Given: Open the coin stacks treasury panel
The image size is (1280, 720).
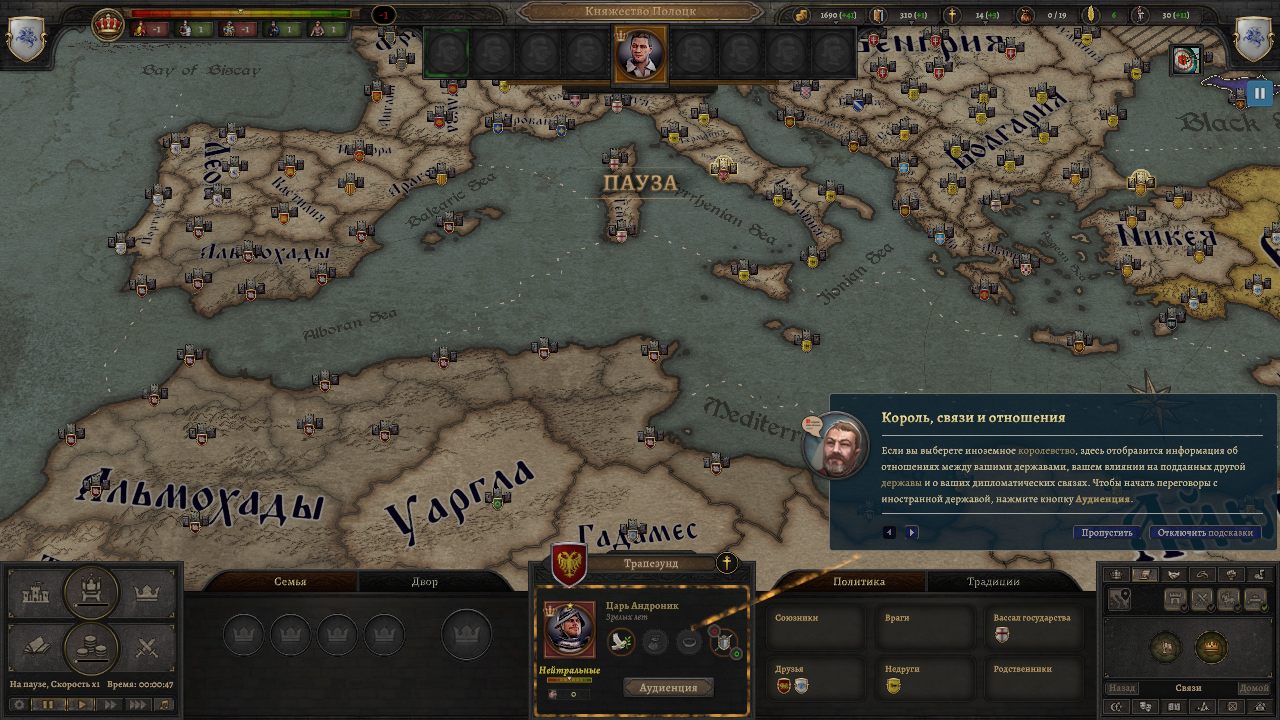Looking at the screenshot, I should (x=91, y=647).
